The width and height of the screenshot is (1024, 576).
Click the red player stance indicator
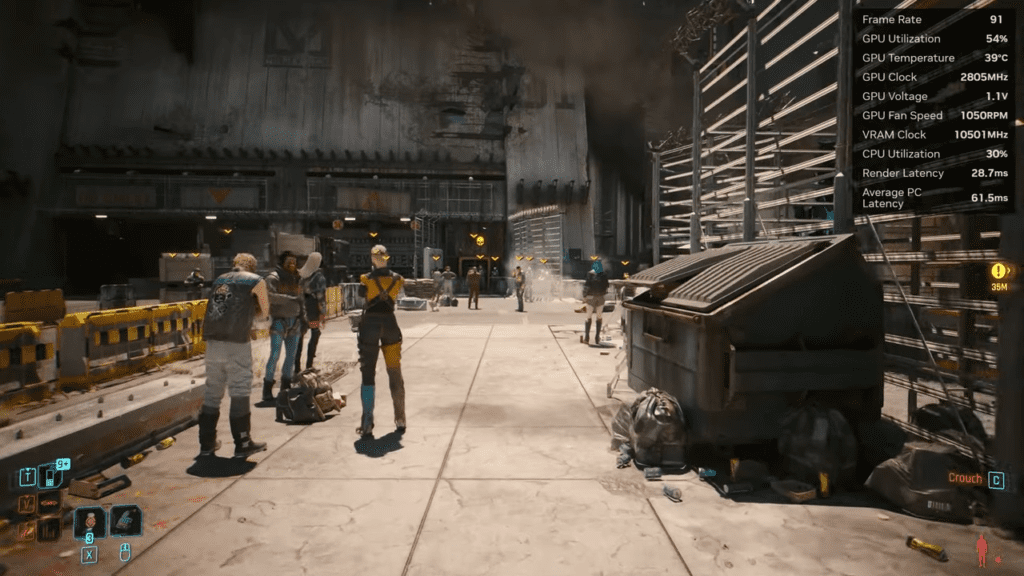pyautogui.click(x=982, y=549)
